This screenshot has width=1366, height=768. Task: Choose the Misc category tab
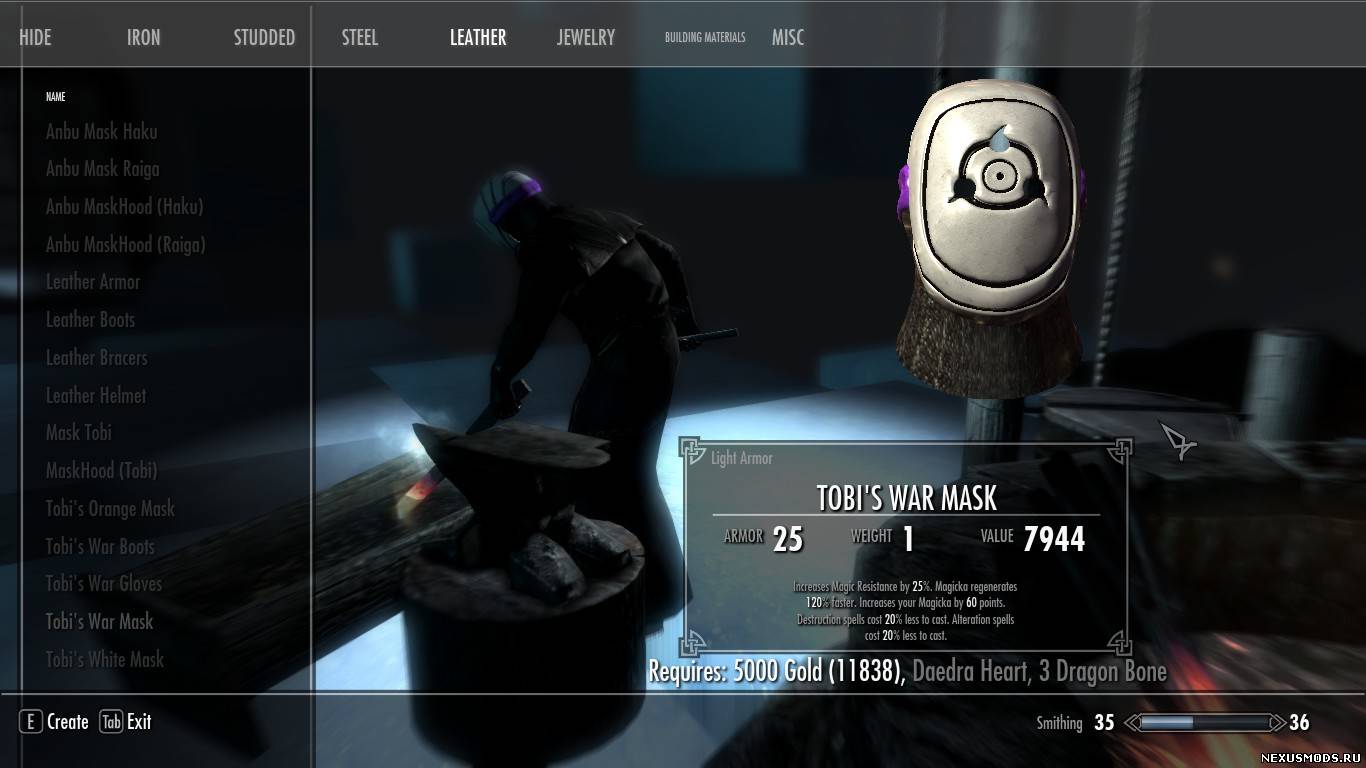[788, 38]
